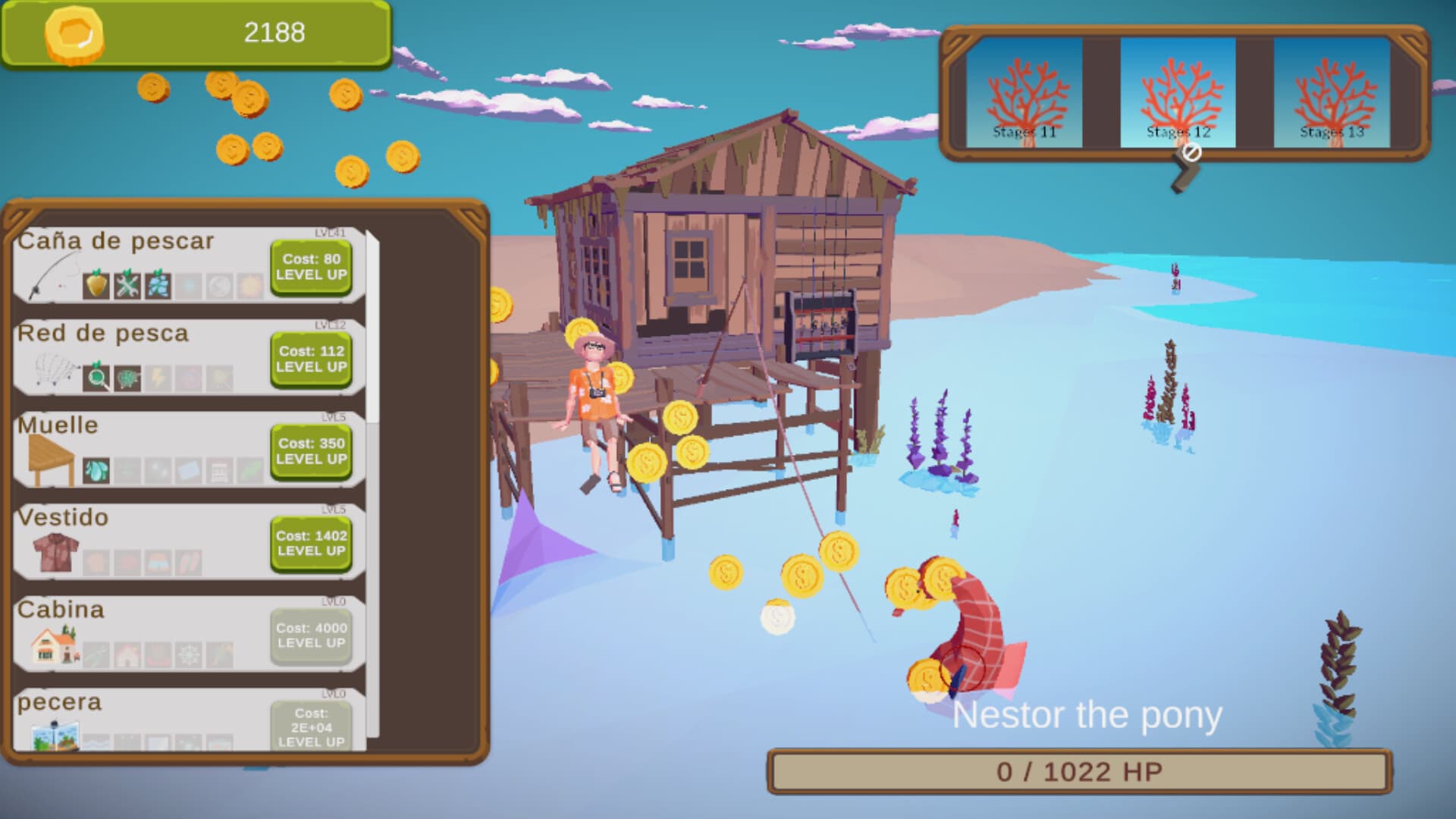Level up Muelle for 350 coins
Screen dimensions: 1456x819
click(312, 451)
